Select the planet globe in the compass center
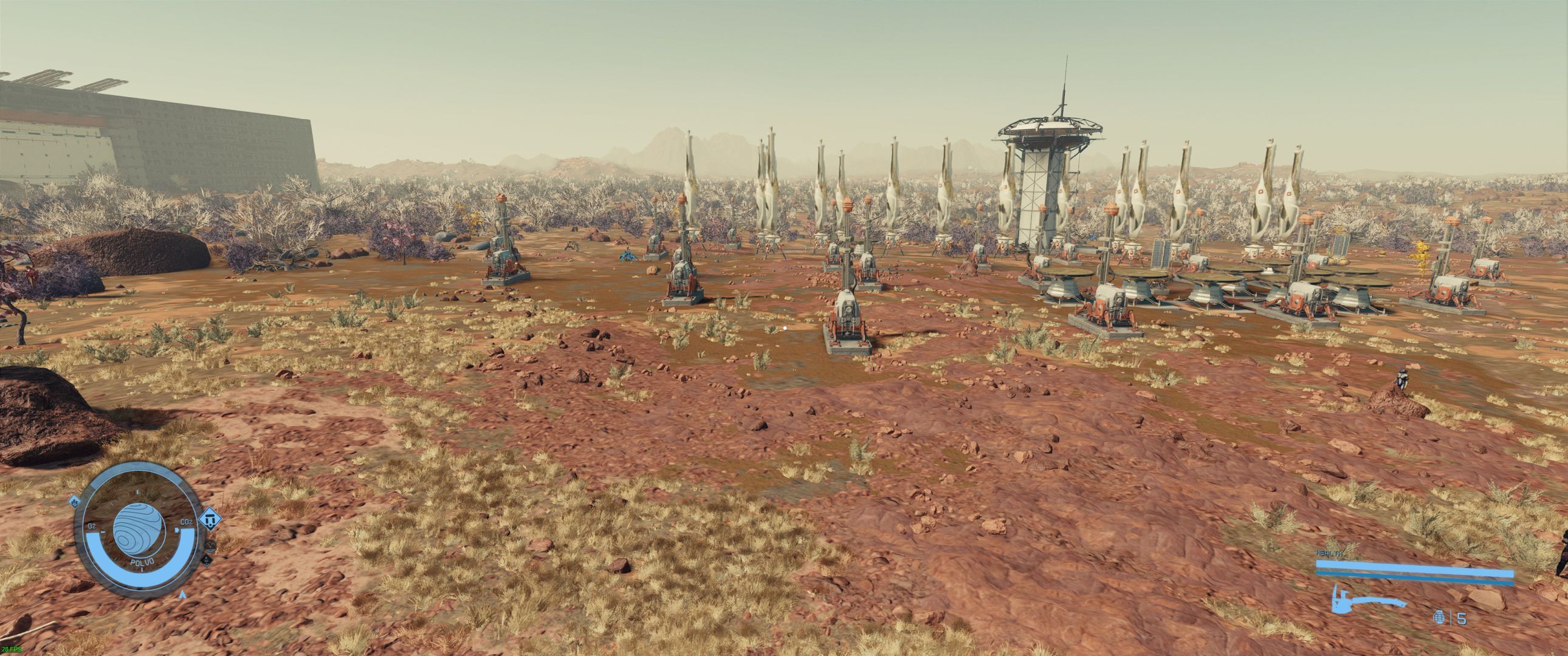 tap(139, 530)
